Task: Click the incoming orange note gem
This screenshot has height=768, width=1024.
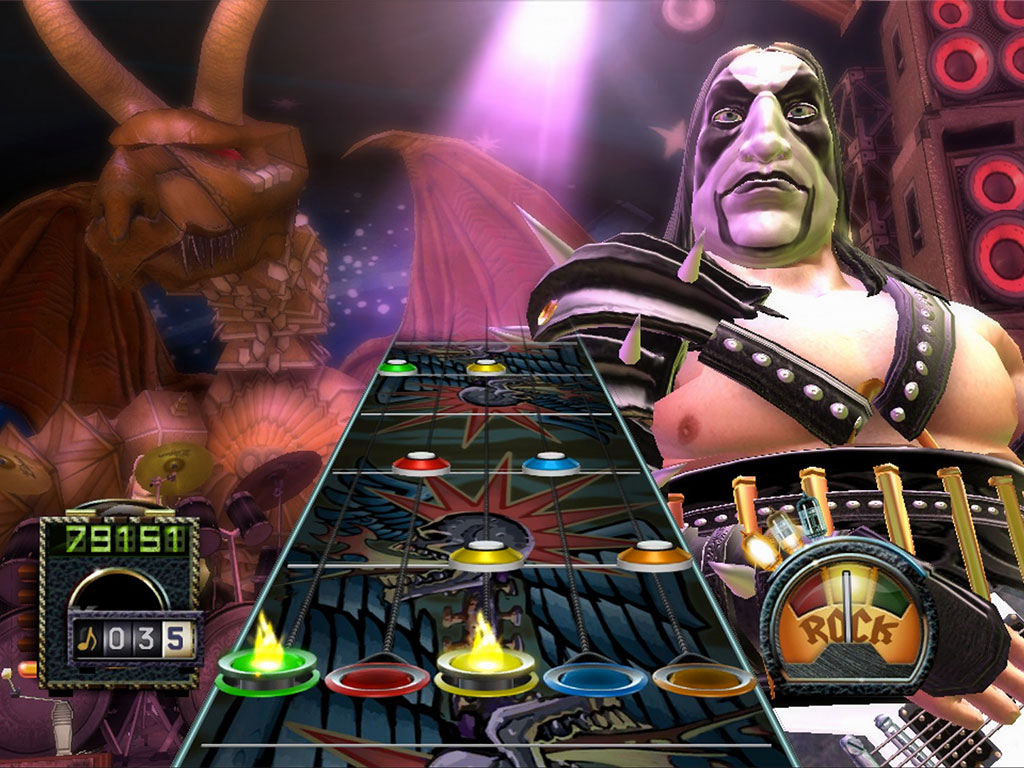Action: pyautogui.click(x=654, y=556)
